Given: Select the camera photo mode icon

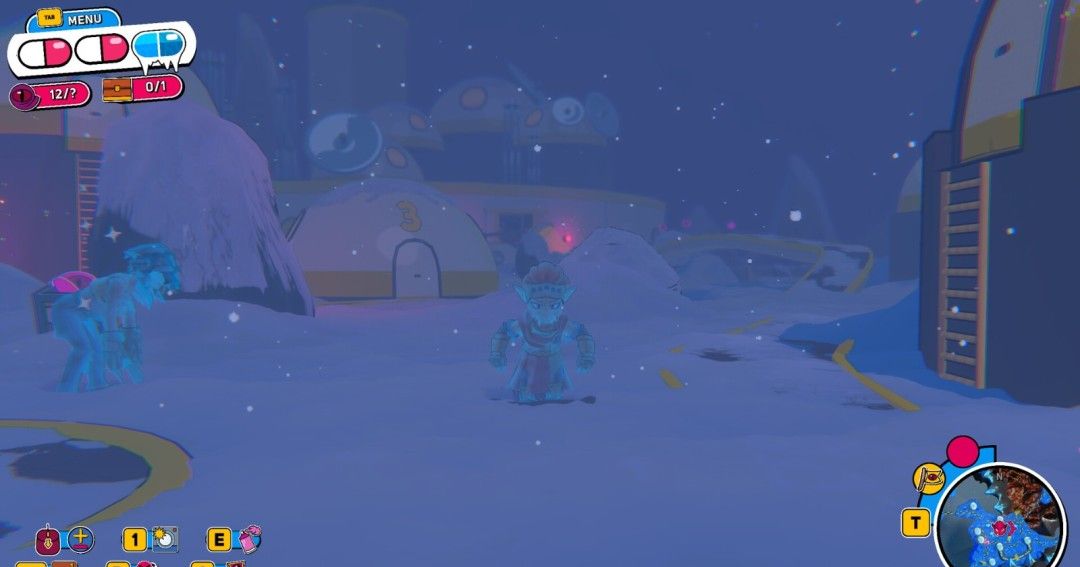Looking at the screenshot, I should (x=165, y=540).
